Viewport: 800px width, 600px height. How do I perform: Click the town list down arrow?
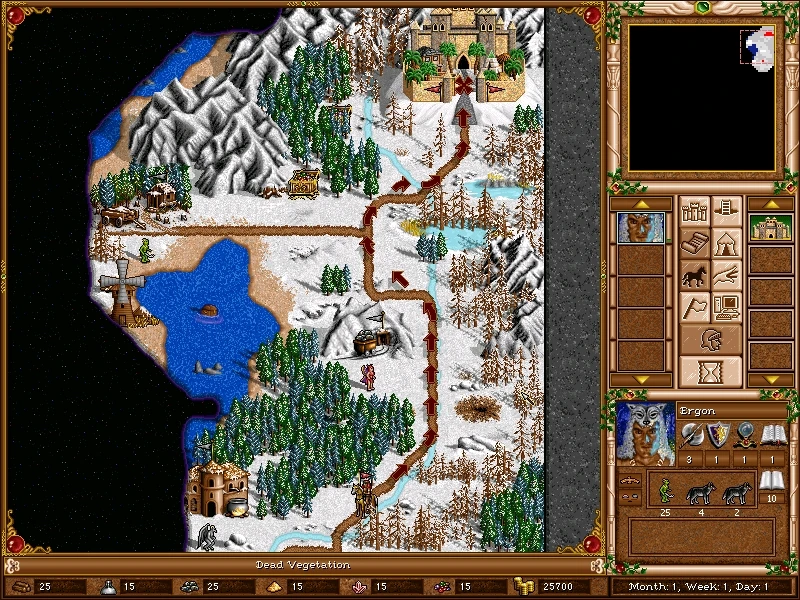(x=771, y=379)
